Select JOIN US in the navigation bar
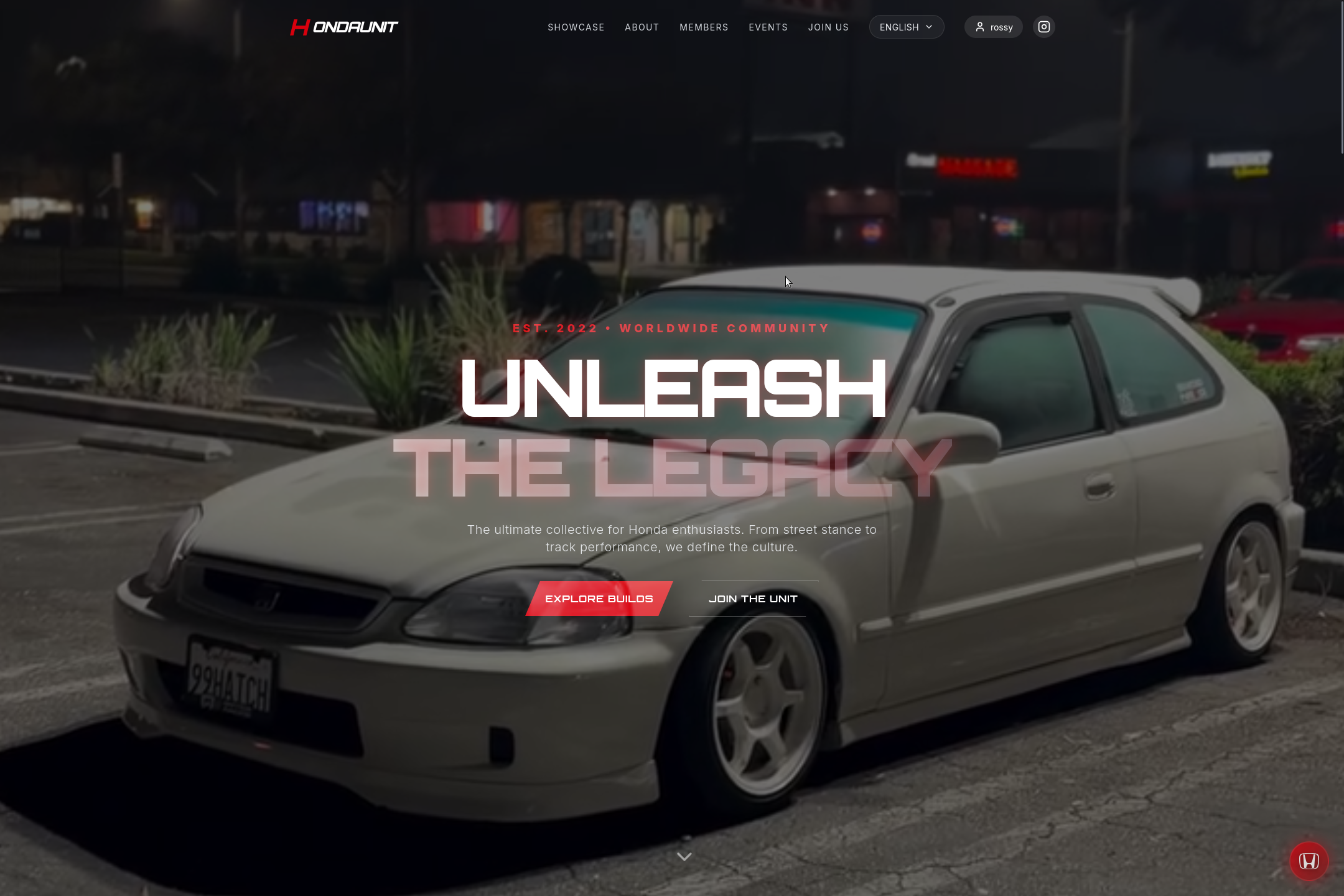The height and width of the screenshot is (896, 1344). point(828,27)
